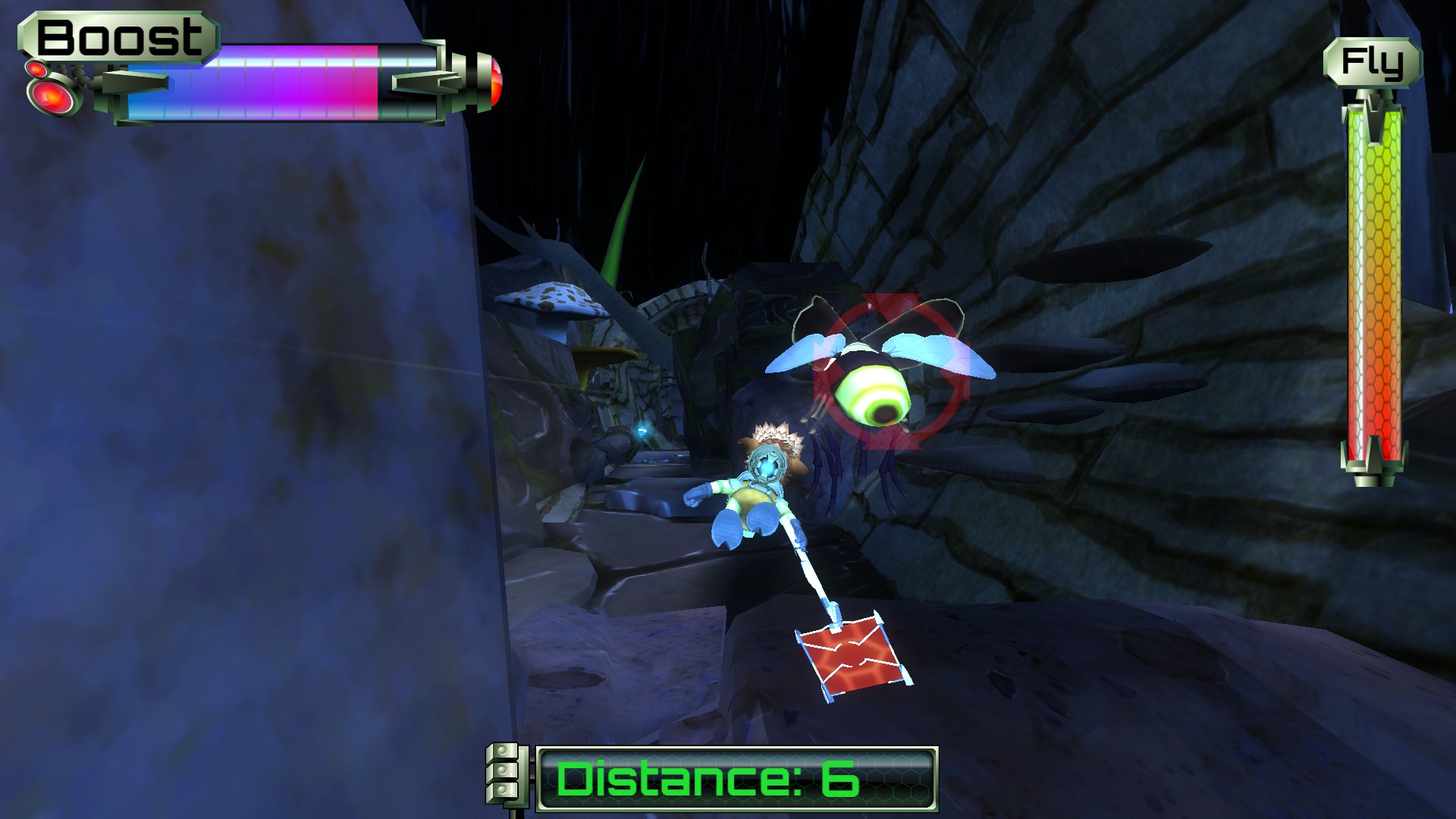The image size is (1456, 819).
Task: Expand the middle rivet block beside the Distance display
Action: [x=502, y=771]
